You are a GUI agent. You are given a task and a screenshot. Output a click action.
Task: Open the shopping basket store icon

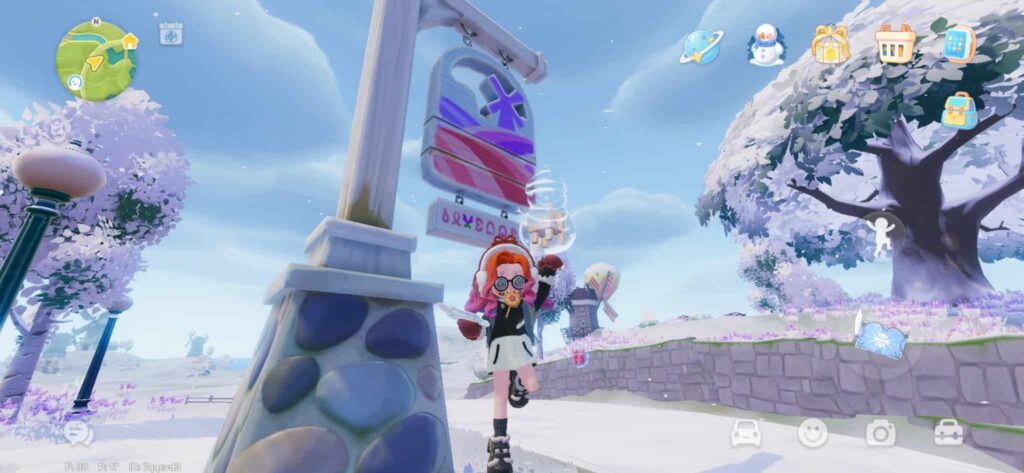895,45
